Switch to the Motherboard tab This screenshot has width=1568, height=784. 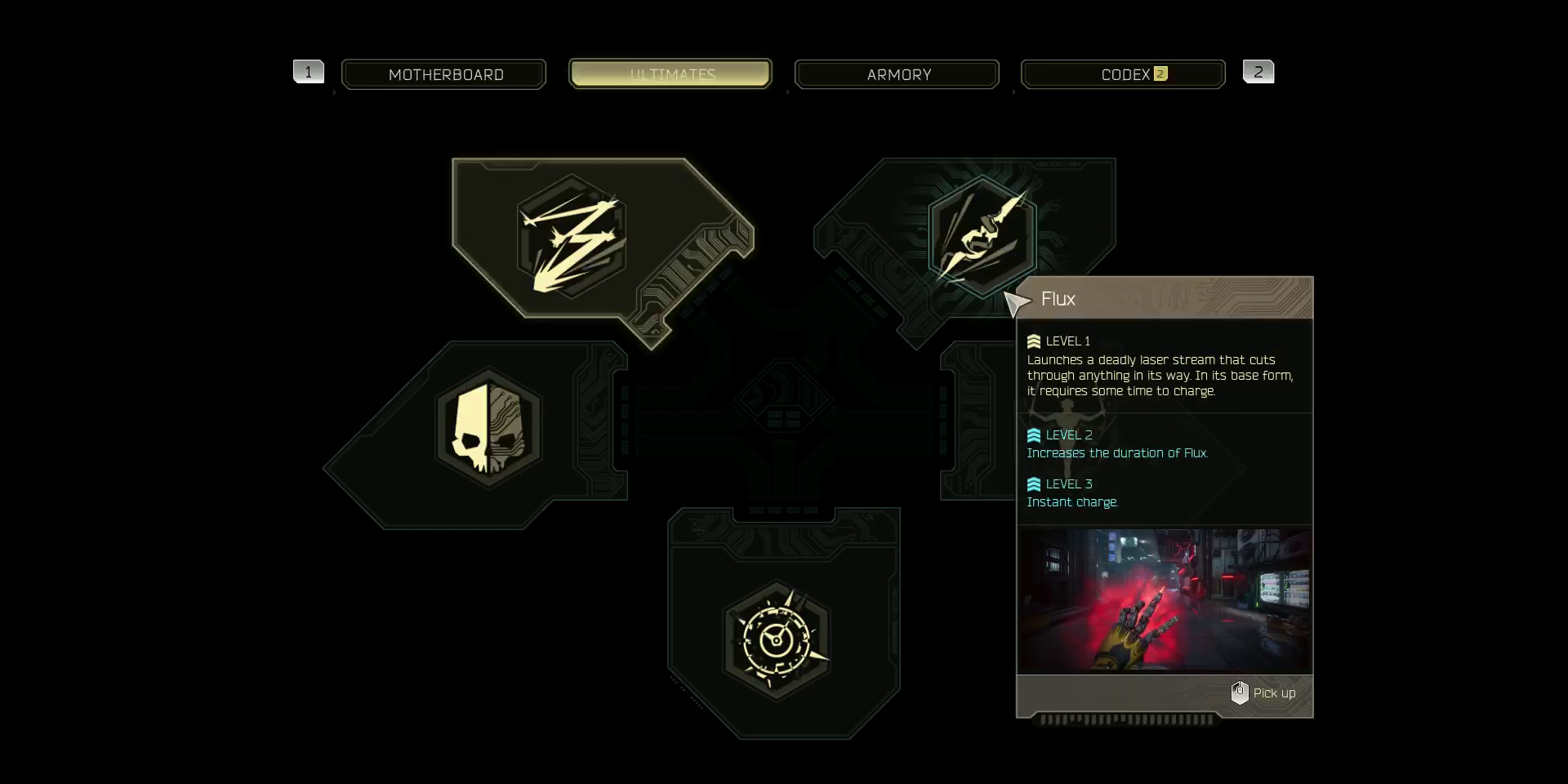tap(444, 74)
